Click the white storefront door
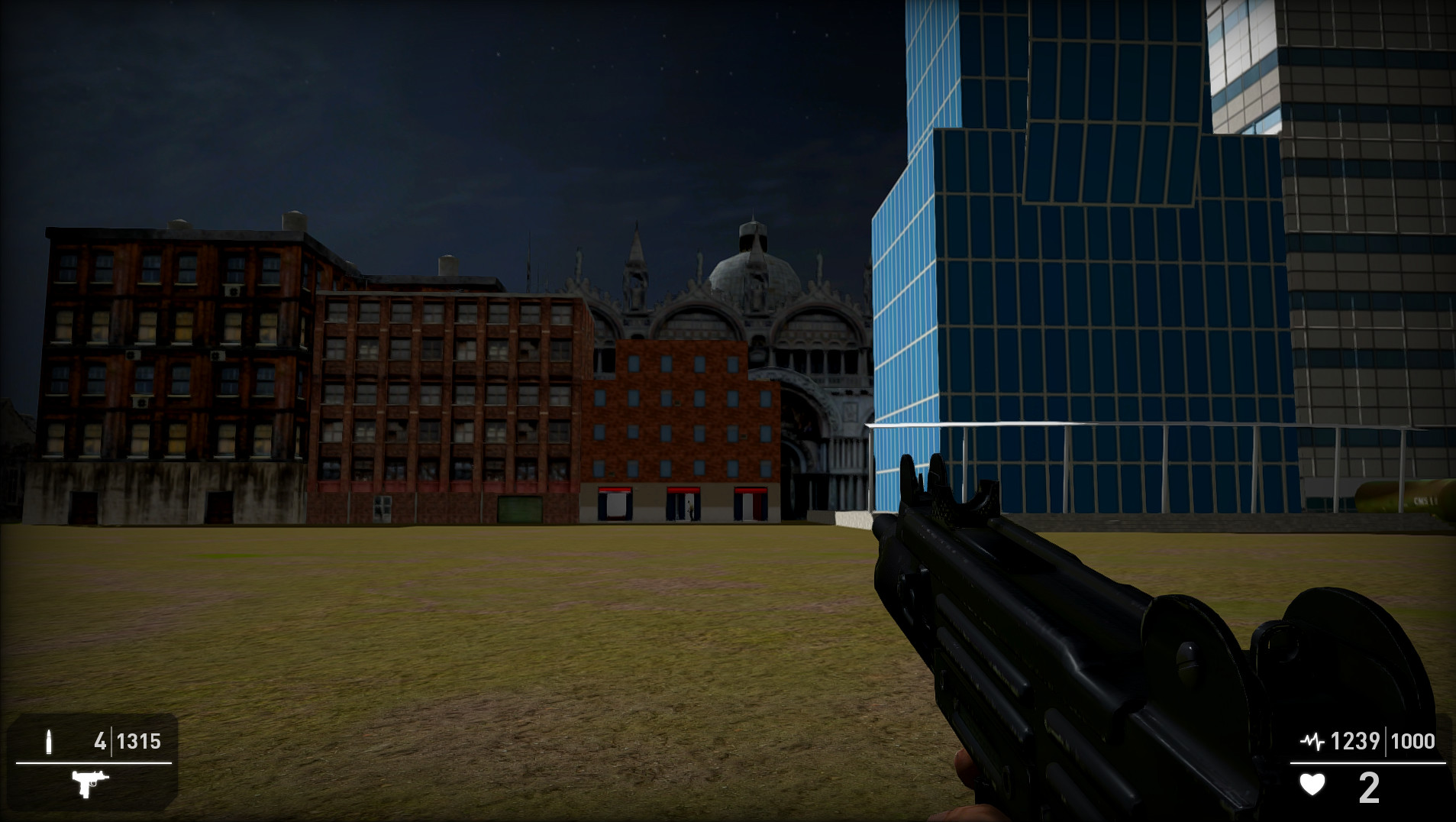Image resolution: width=1456 pixels, height=822 pixels. click(615, 506)
